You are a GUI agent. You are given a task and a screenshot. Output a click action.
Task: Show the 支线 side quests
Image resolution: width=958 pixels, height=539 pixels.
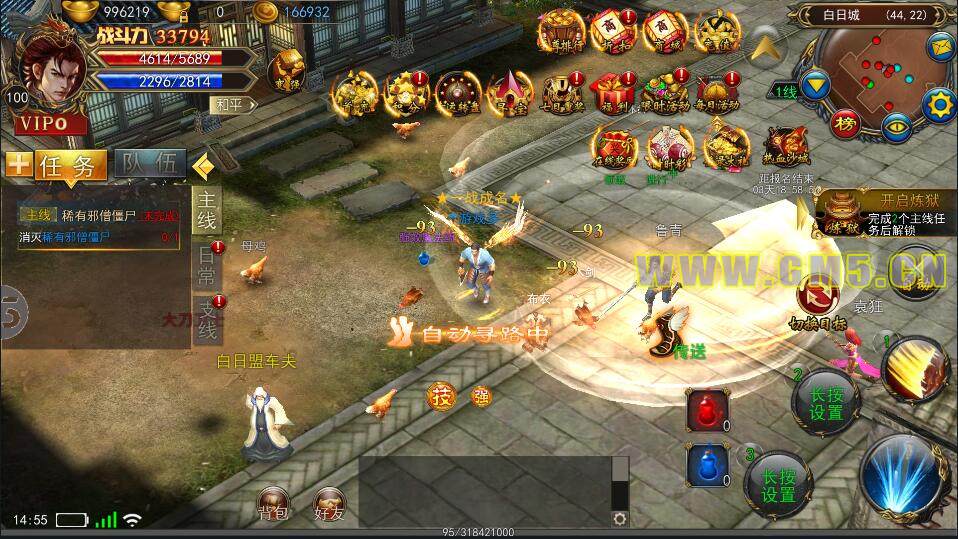click(x=206, y=318)
